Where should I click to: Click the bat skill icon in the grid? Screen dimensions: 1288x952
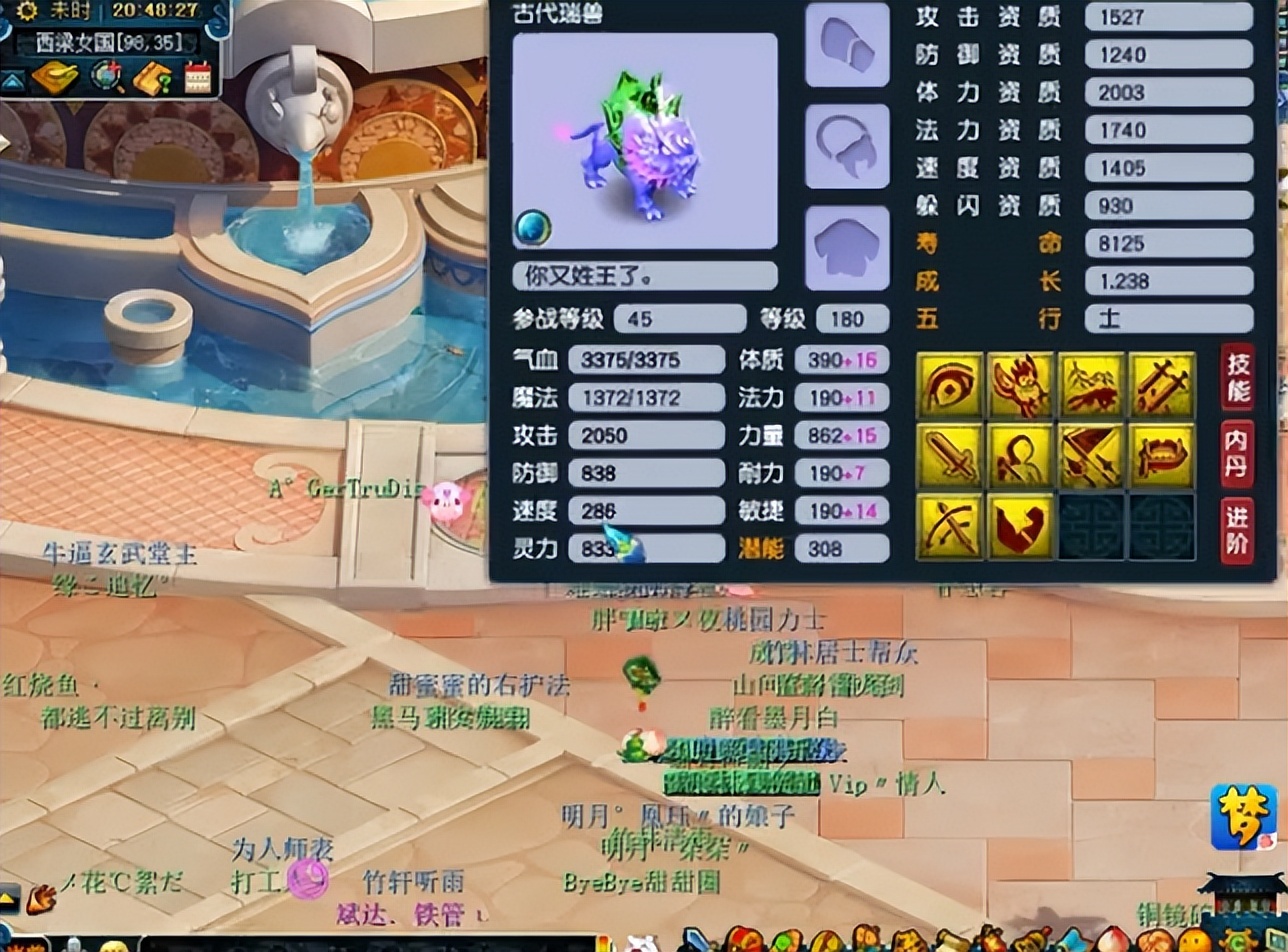1019,384
